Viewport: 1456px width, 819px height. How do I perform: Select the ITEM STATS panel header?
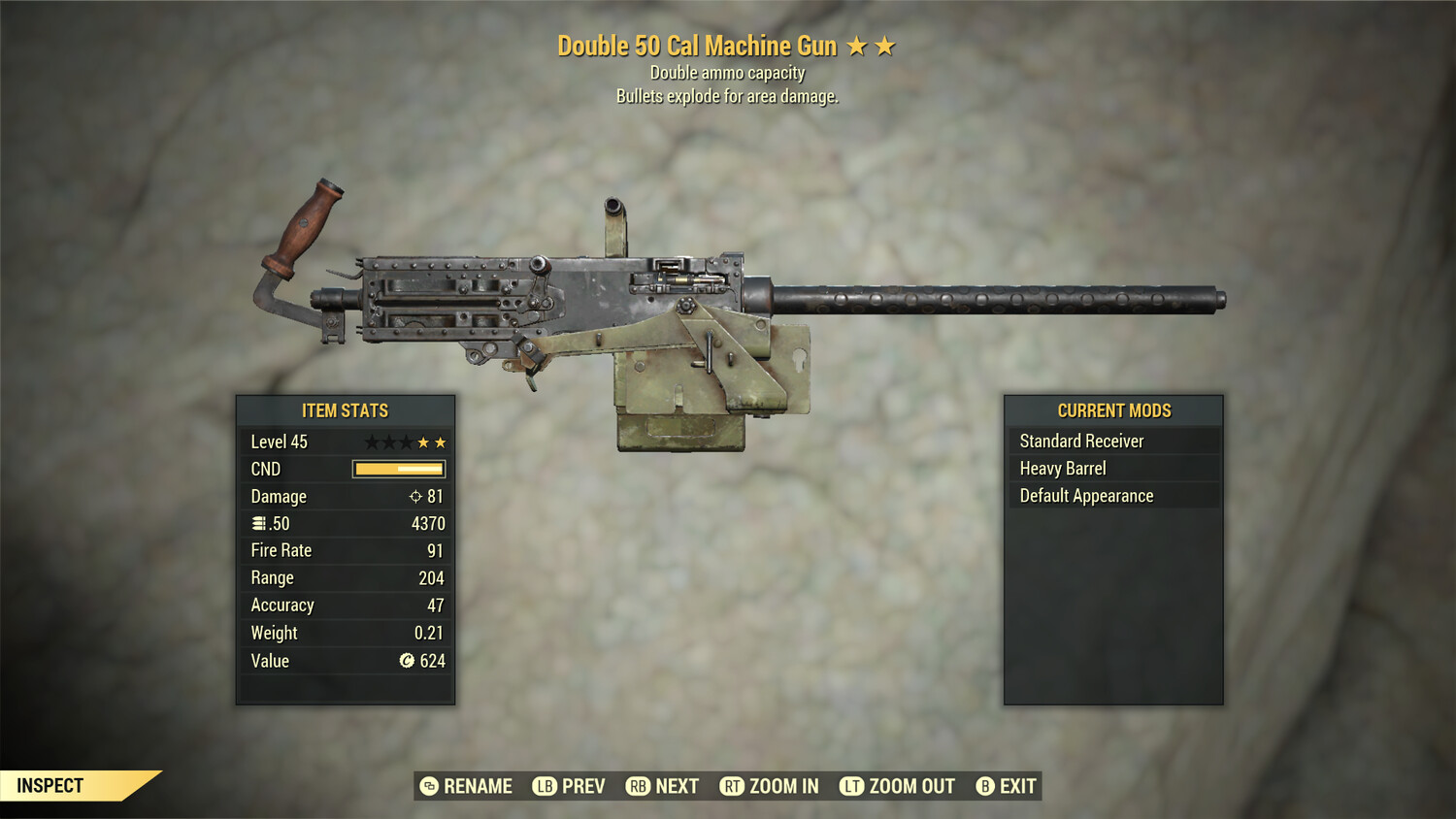pos(346,410)
